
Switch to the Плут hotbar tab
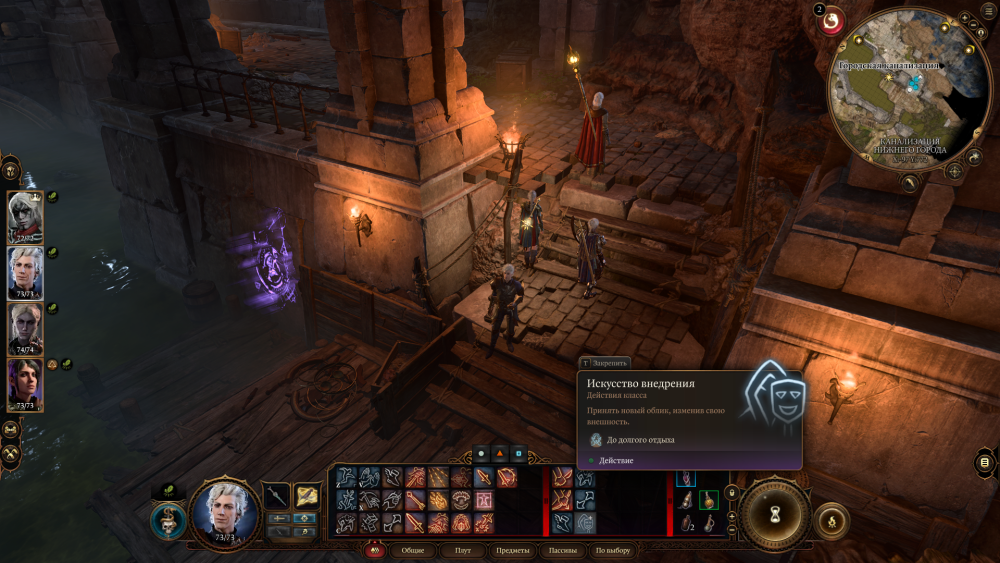pyautogui.click(x=462, y=551)
